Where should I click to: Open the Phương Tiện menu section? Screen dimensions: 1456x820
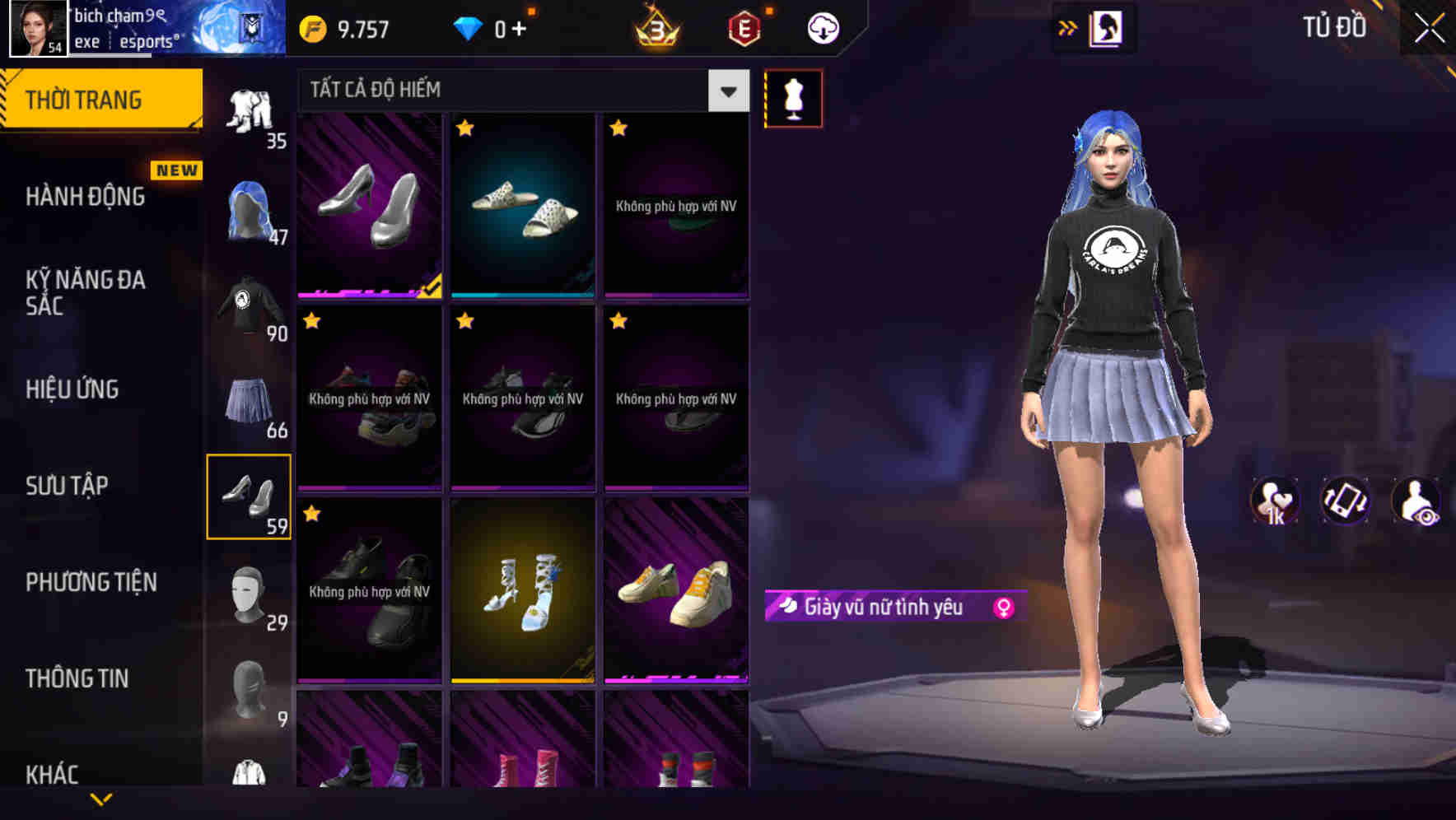pos(91,582)
